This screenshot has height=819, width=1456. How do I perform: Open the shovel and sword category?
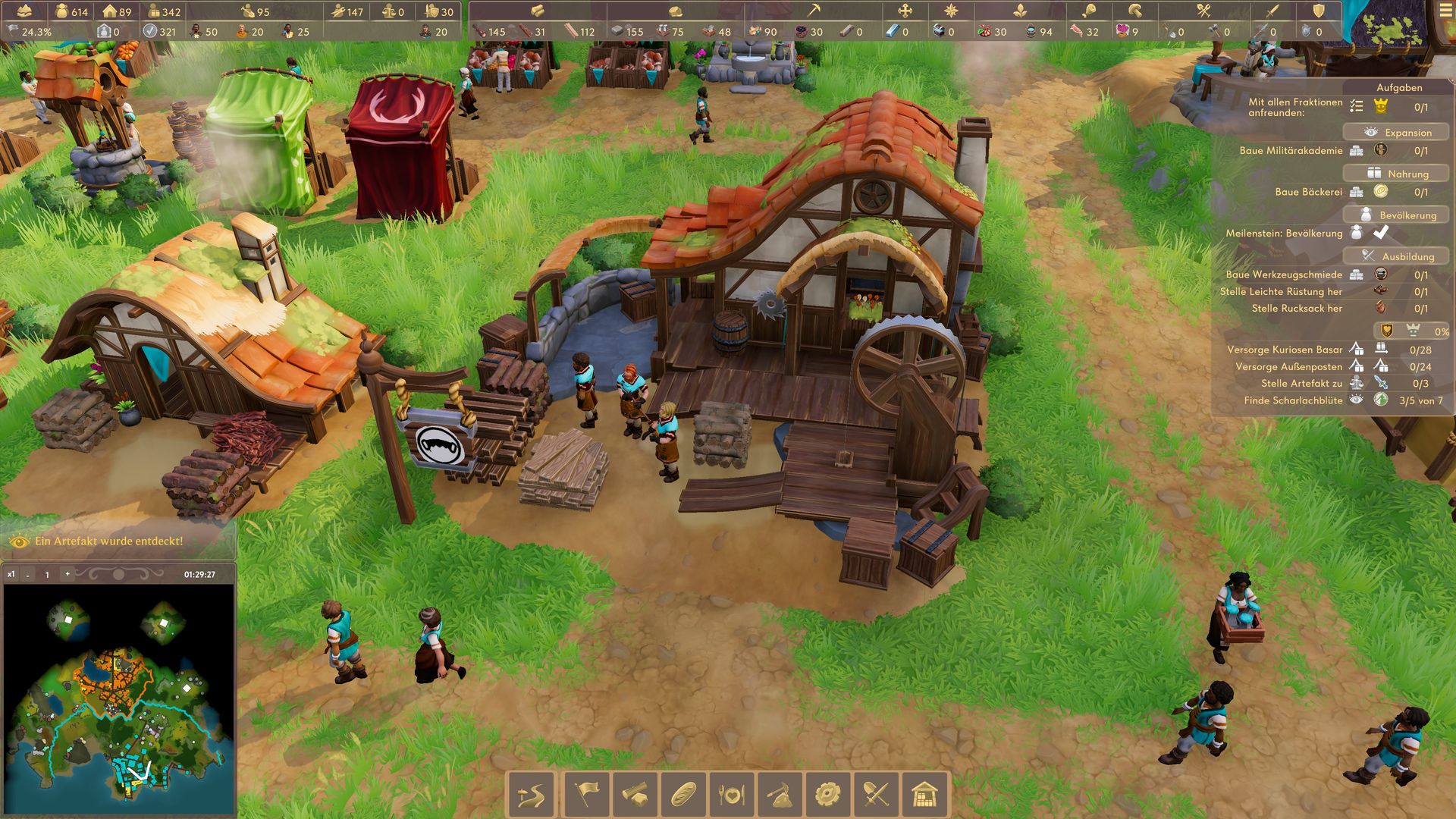877,795
